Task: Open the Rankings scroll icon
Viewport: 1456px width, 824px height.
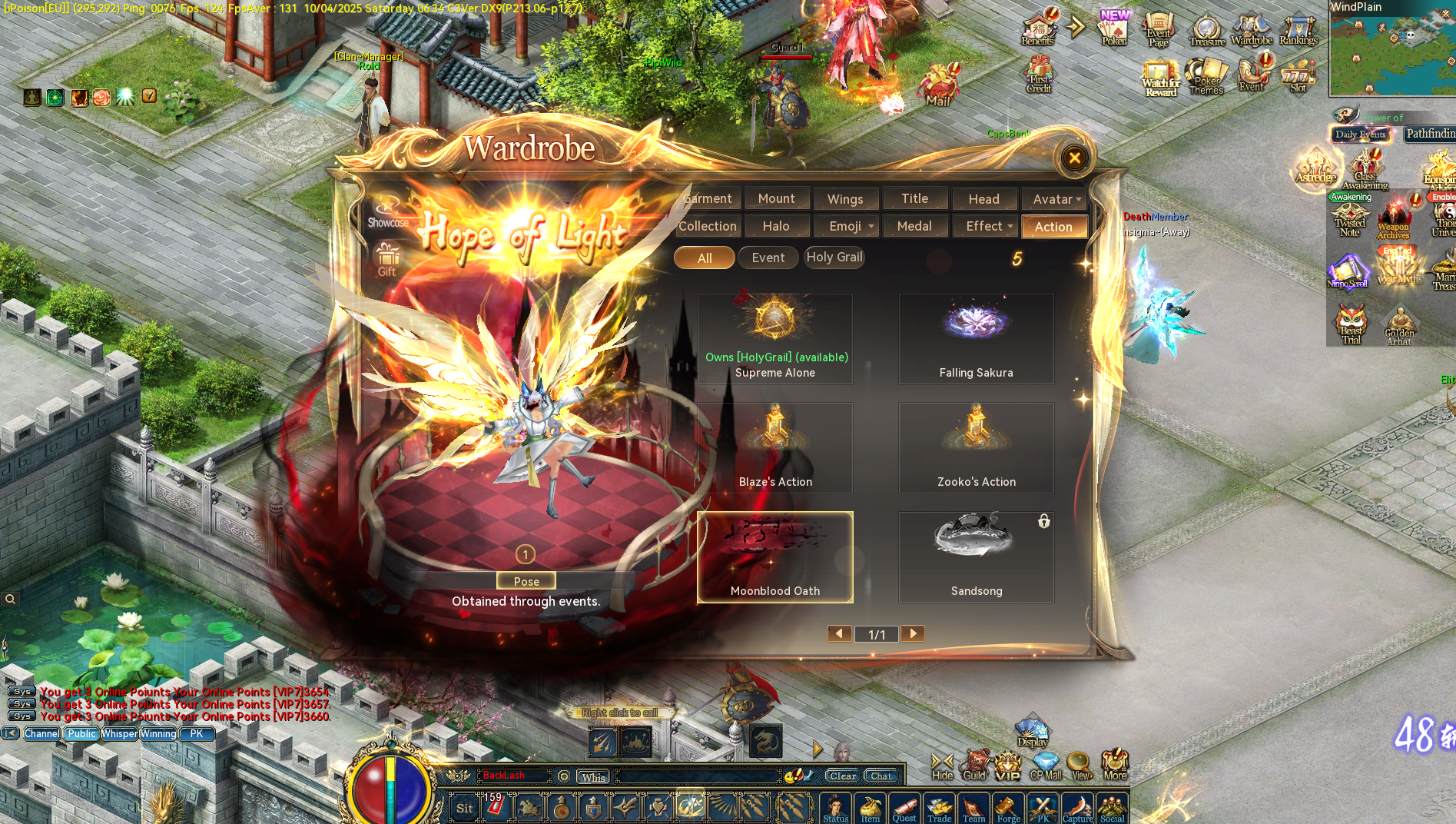Action: (1298, 29)
